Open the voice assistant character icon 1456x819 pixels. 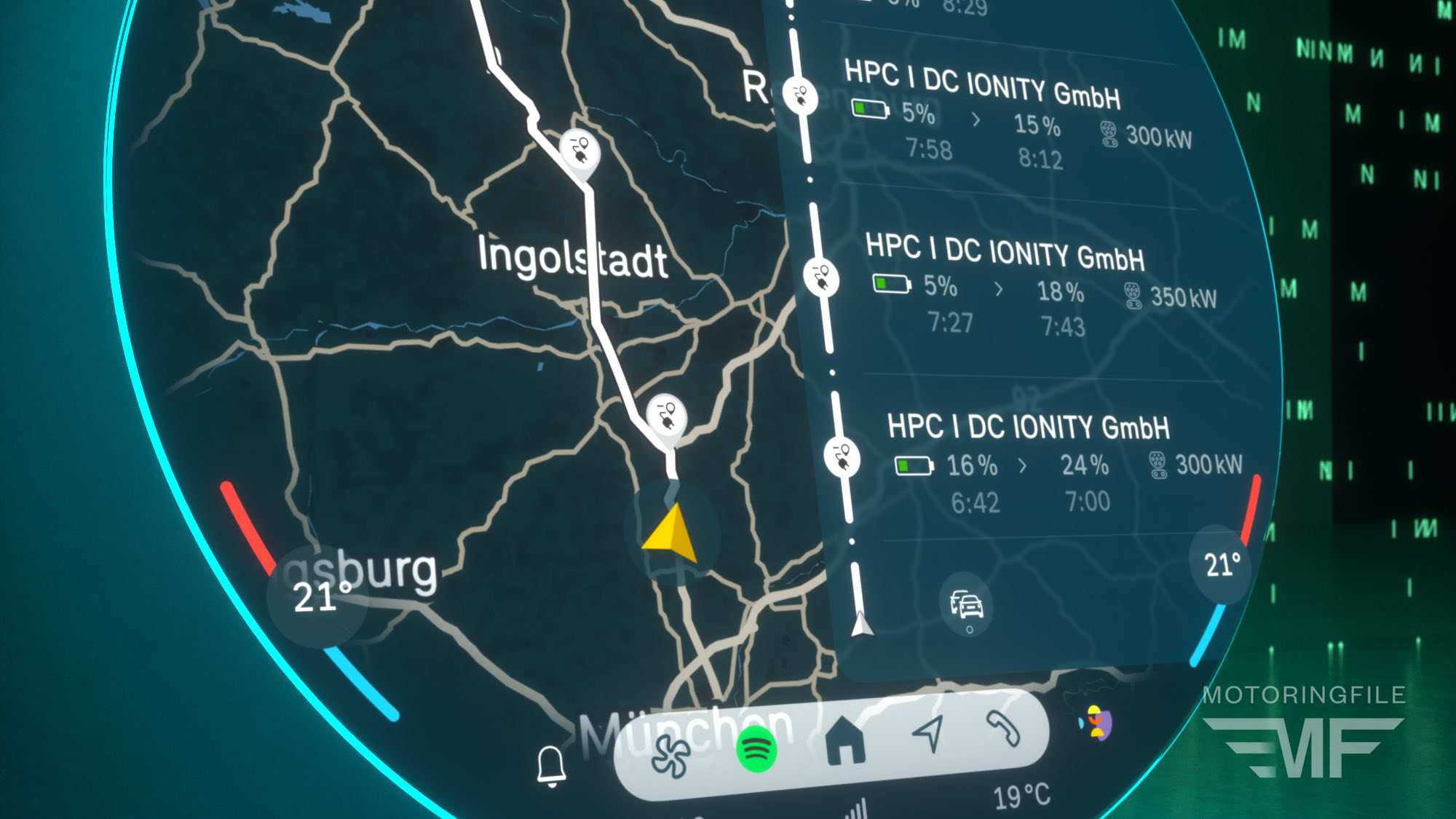[1097, 722]
